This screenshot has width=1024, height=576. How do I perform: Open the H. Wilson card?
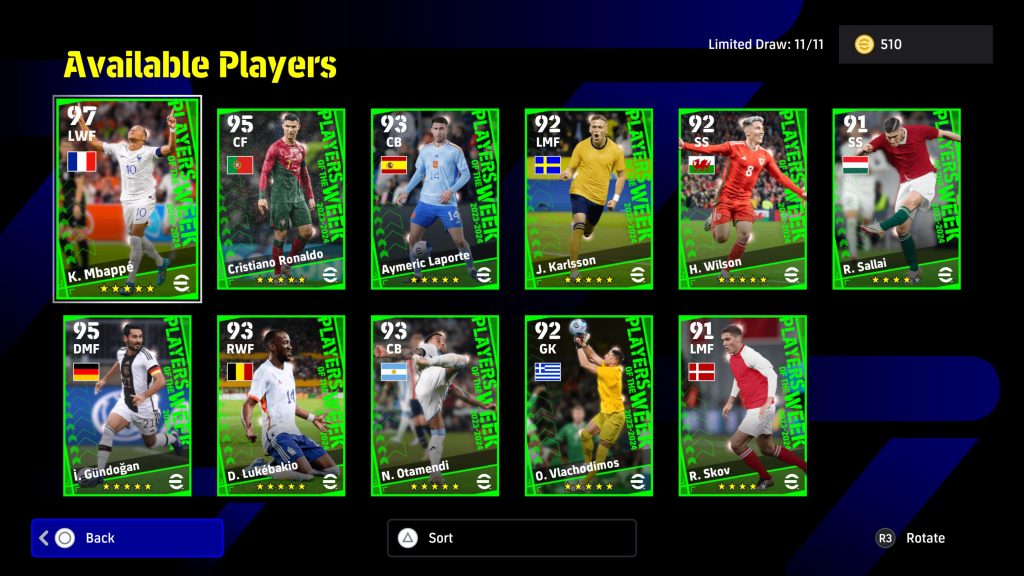coord(743,199)
